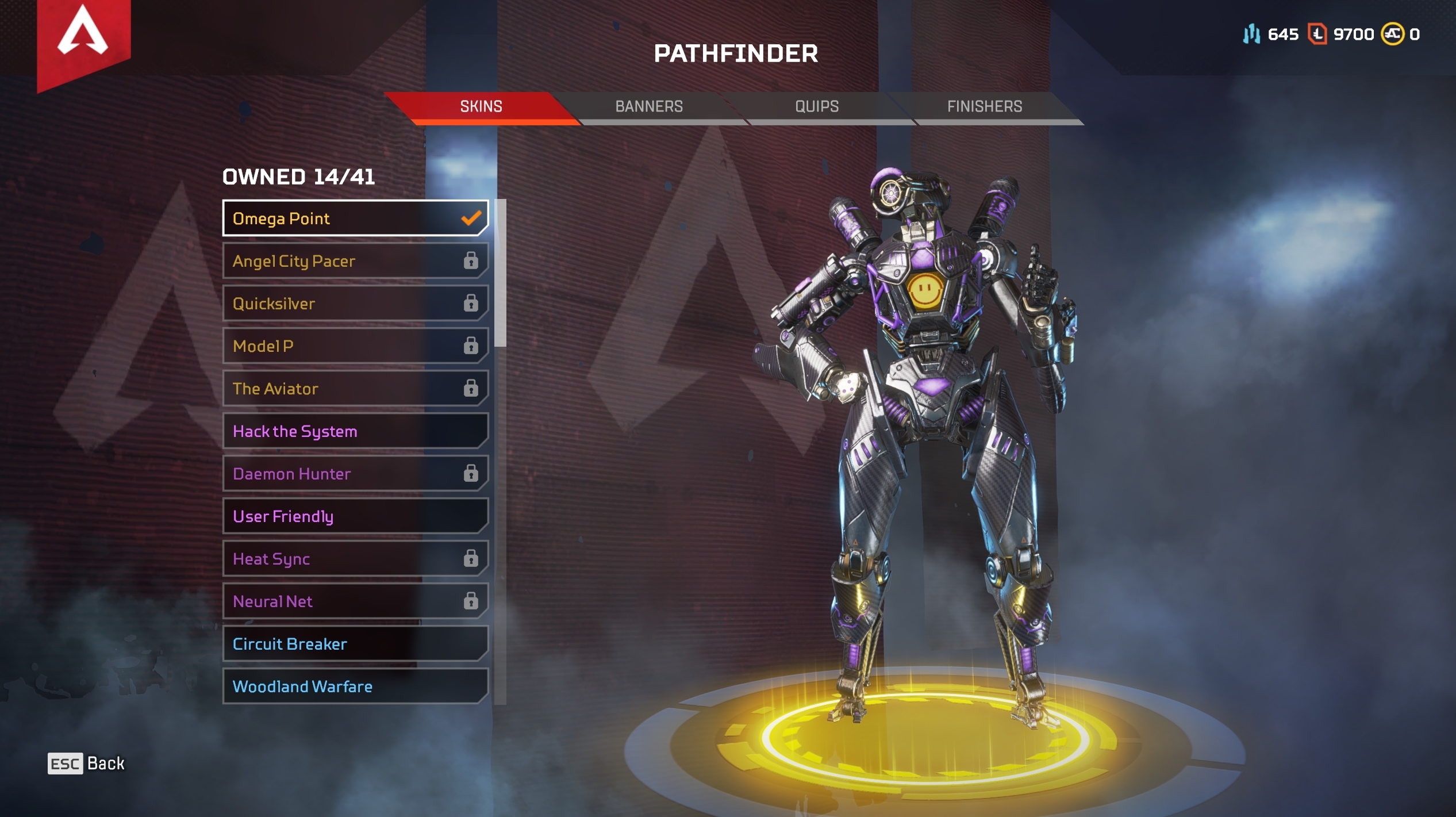1456x817 pixels.
Task: Select the locked Angel City Pacer skin
Action: click(x=355, y=261)
